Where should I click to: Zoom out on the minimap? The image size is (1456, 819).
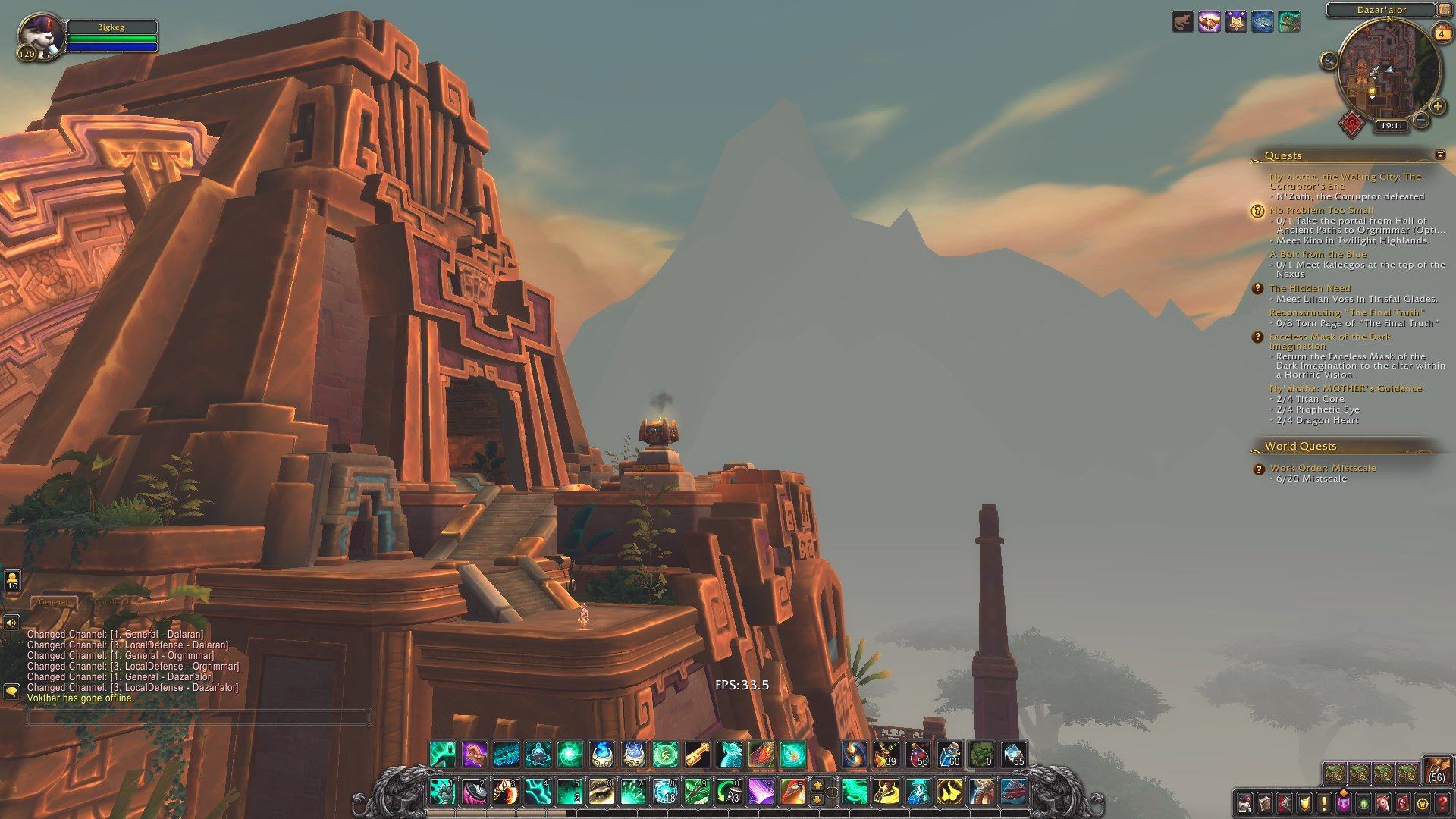[x=1422, y=120]
